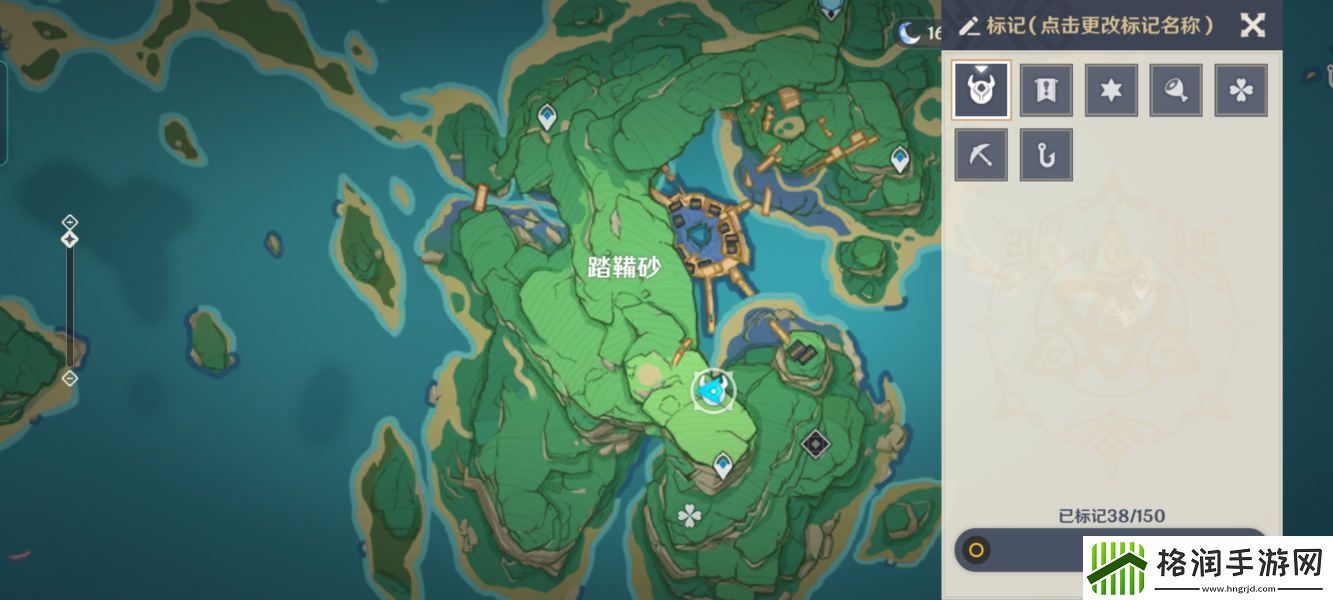Select the pickaxe marker icon
The height and width of the screenshot is (600, 1333).
[x=981, y=155]
